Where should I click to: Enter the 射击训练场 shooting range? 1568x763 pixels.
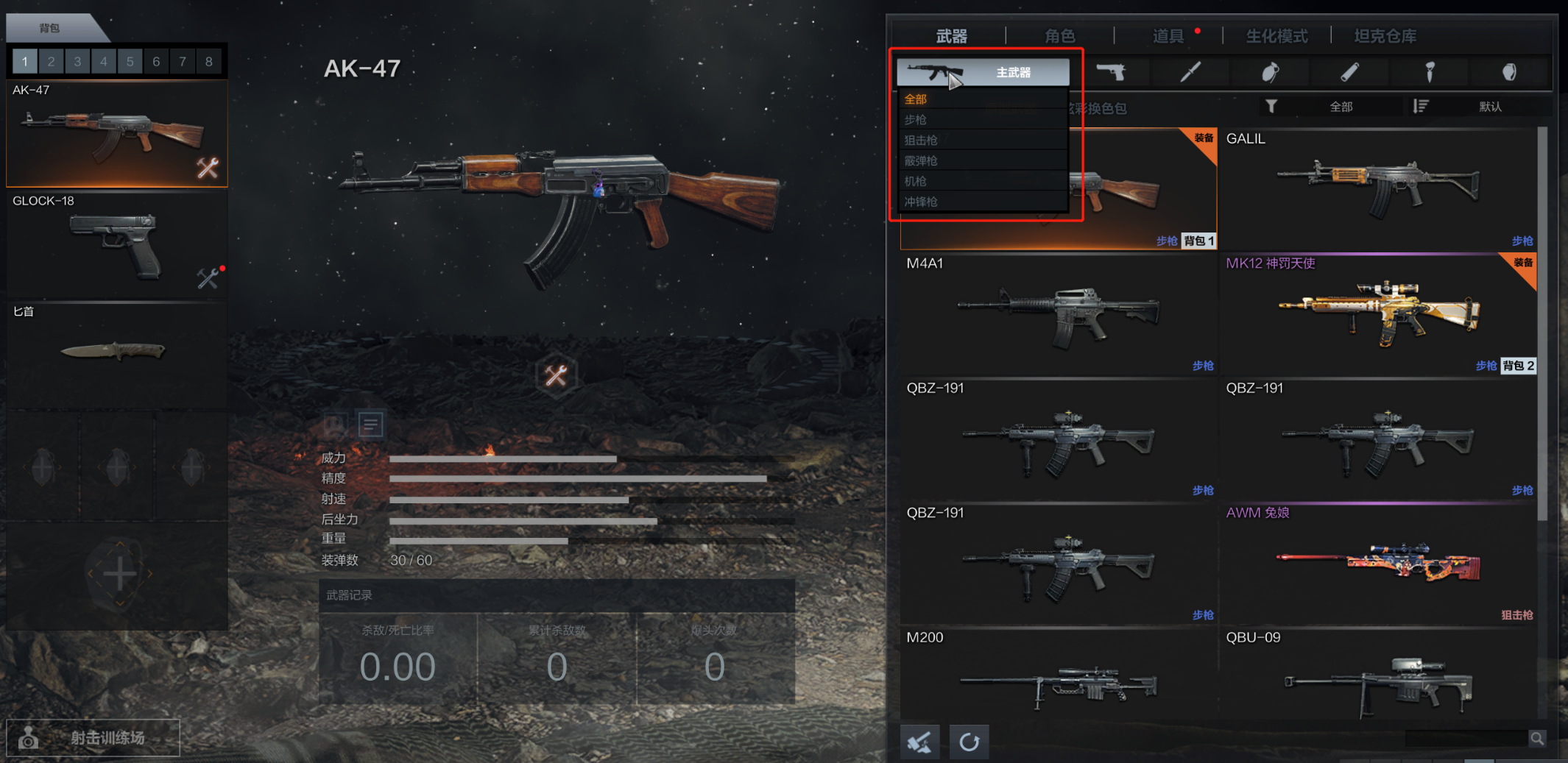[93, 737]
